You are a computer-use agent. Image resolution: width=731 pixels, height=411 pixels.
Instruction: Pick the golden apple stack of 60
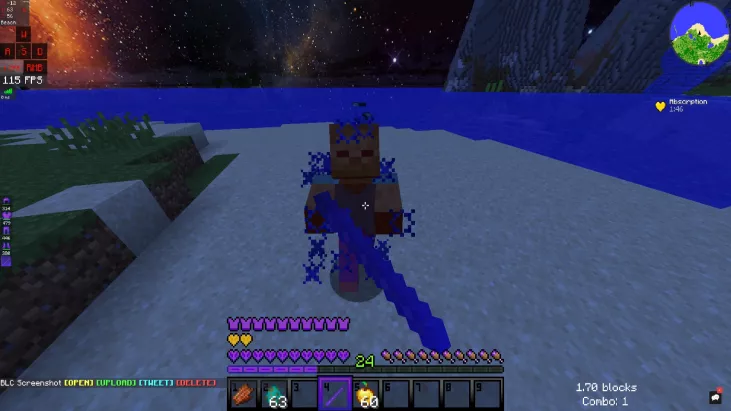tap(365, 394)
